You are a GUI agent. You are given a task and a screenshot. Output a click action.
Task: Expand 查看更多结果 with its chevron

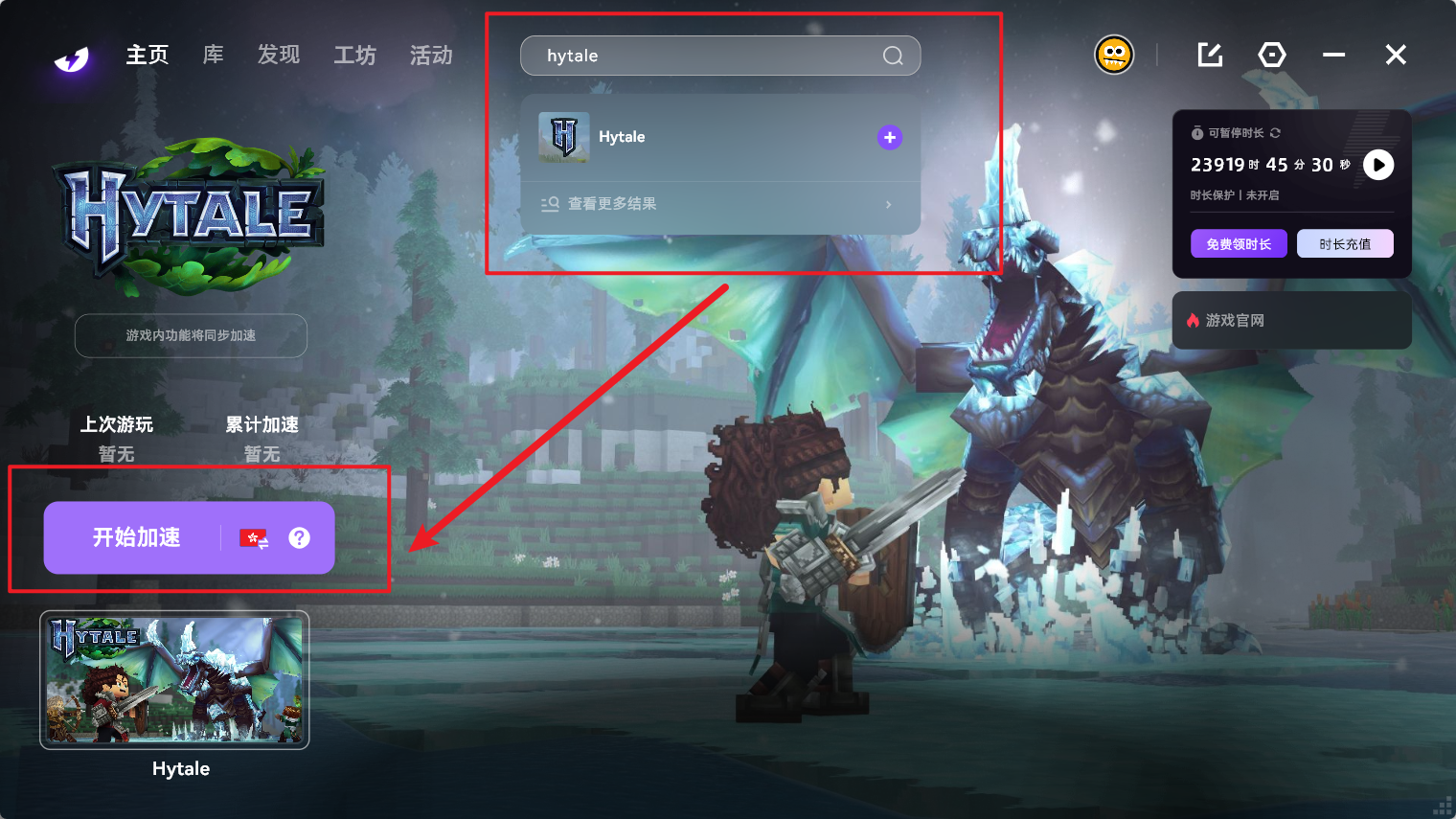888,204
